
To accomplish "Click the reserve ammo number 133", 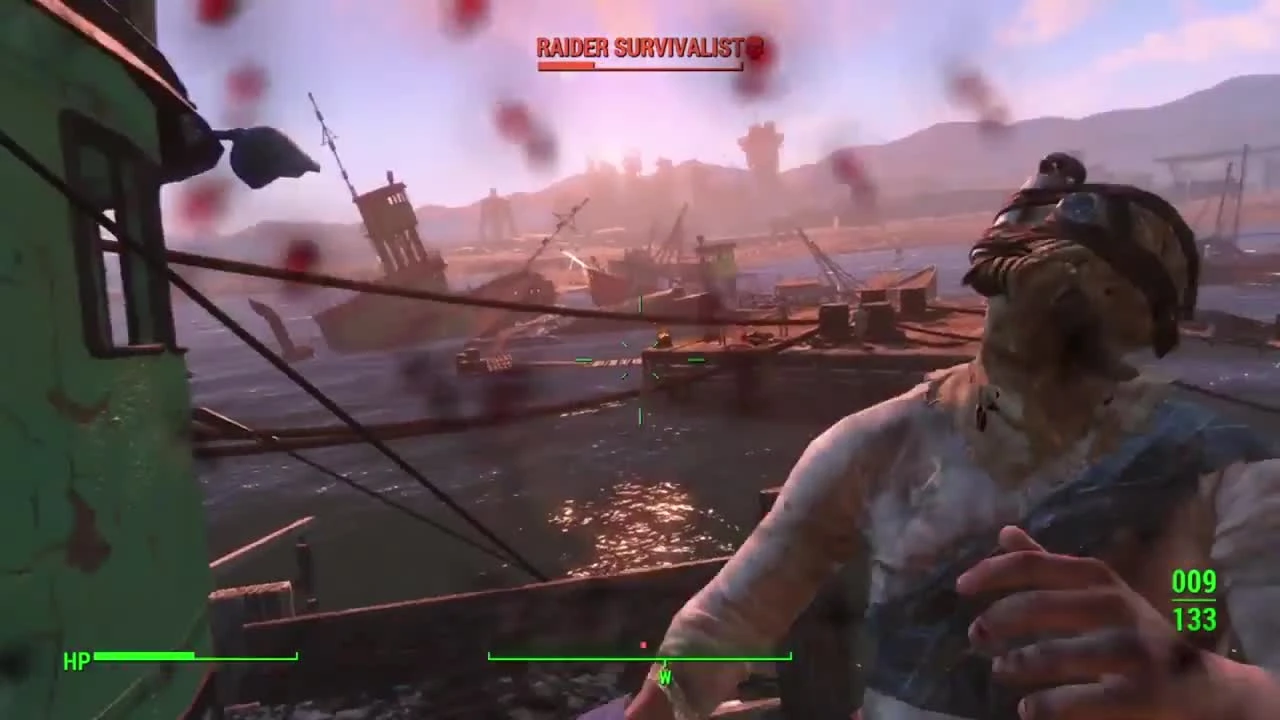I will coord(1195,620).
